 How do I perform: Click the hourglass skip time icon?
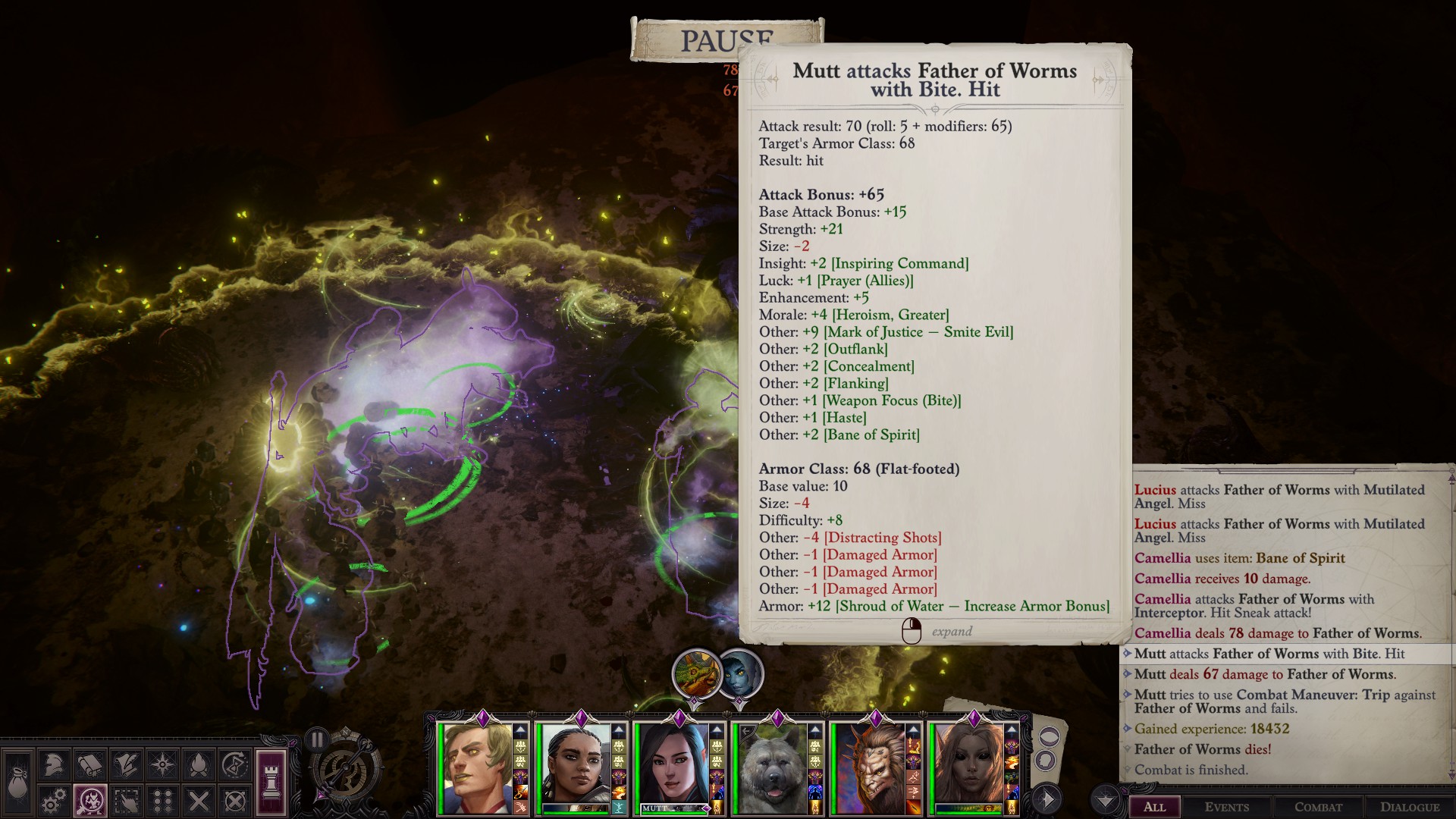tap(235, 765)
